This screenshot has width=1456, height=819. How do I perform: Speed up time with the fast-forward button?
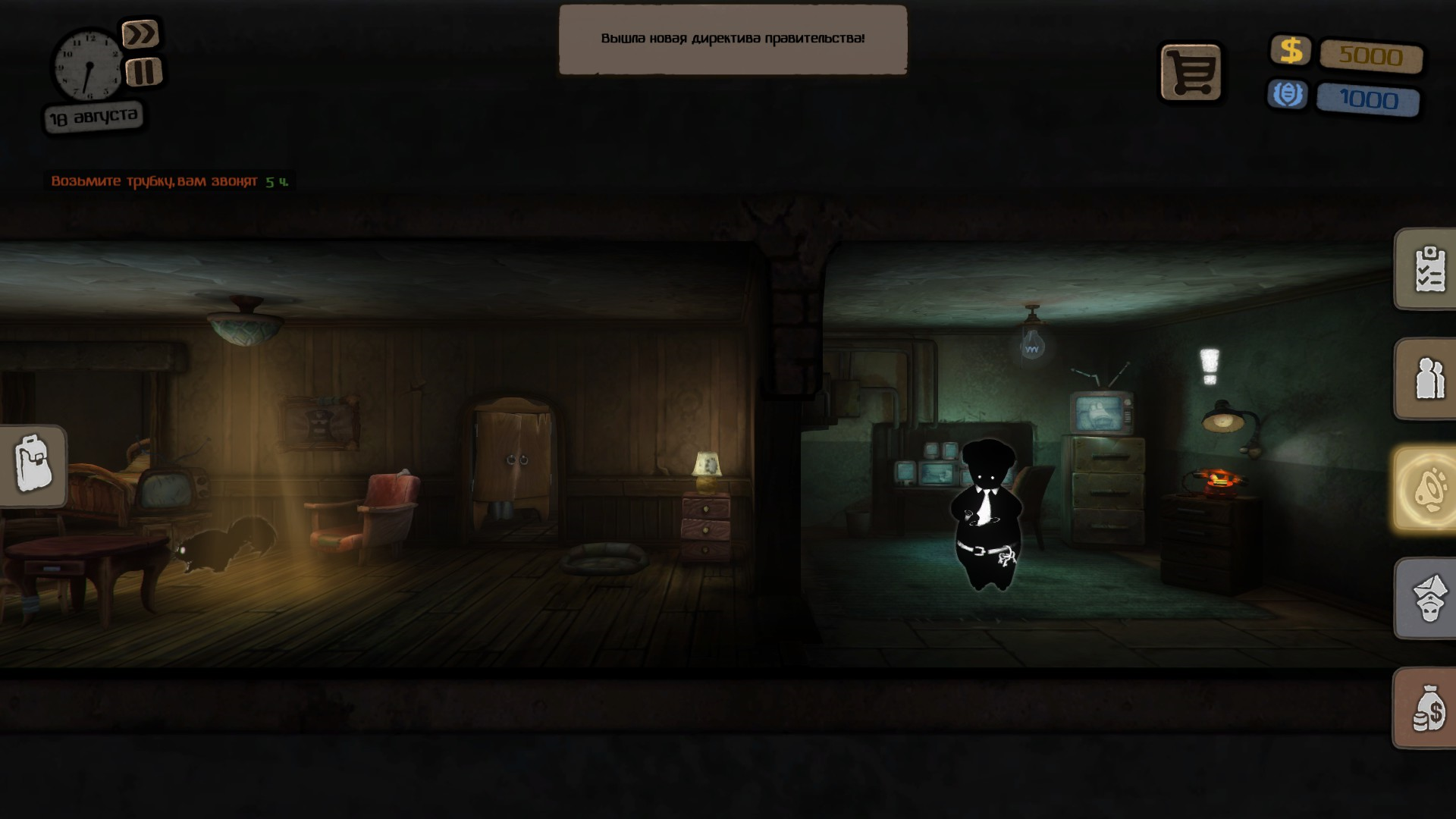(140, 34)
